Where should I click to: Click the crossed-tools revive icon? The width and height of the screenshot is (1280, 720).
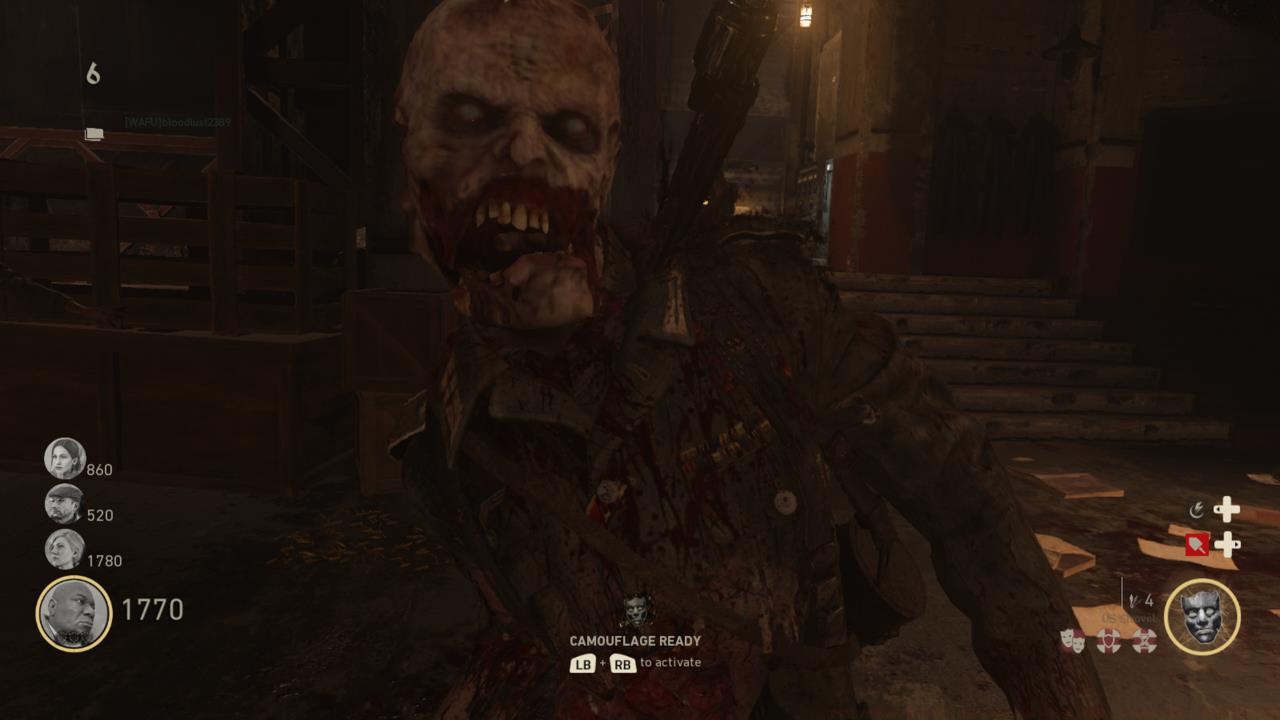click(x=1144, y=638)
